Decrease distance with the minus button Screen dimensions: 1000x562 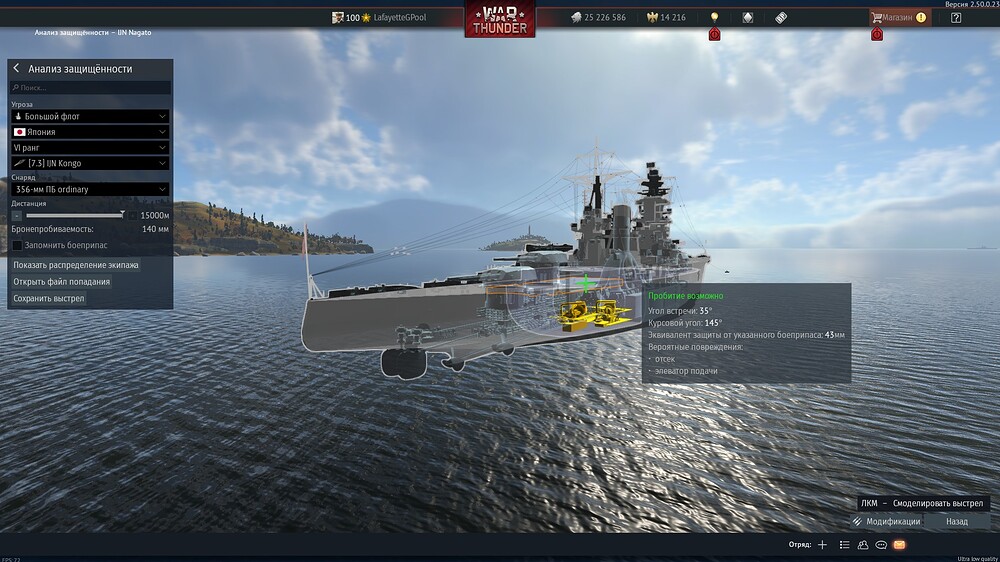click(17, 215)
